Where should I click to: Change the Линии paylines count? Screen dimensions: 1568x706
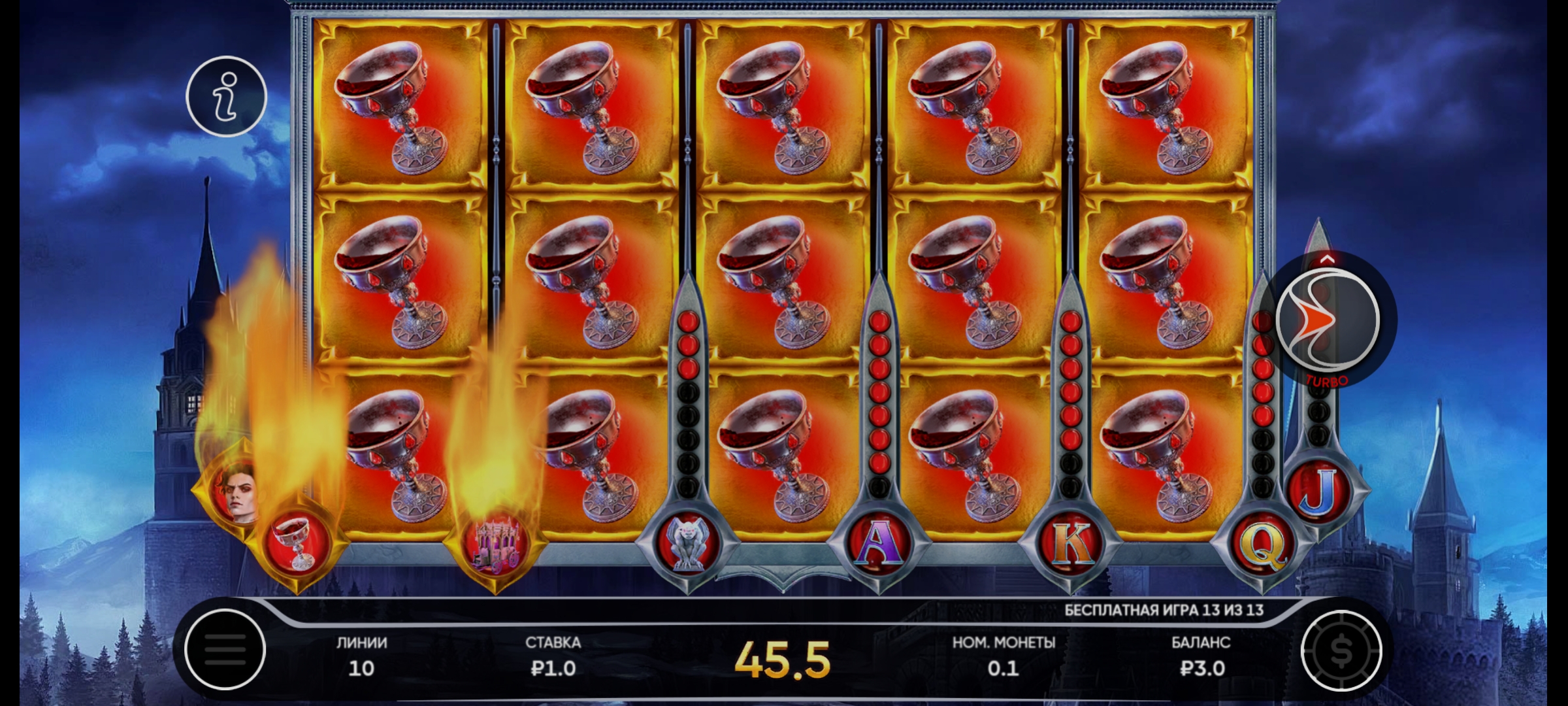click(361, 656)
